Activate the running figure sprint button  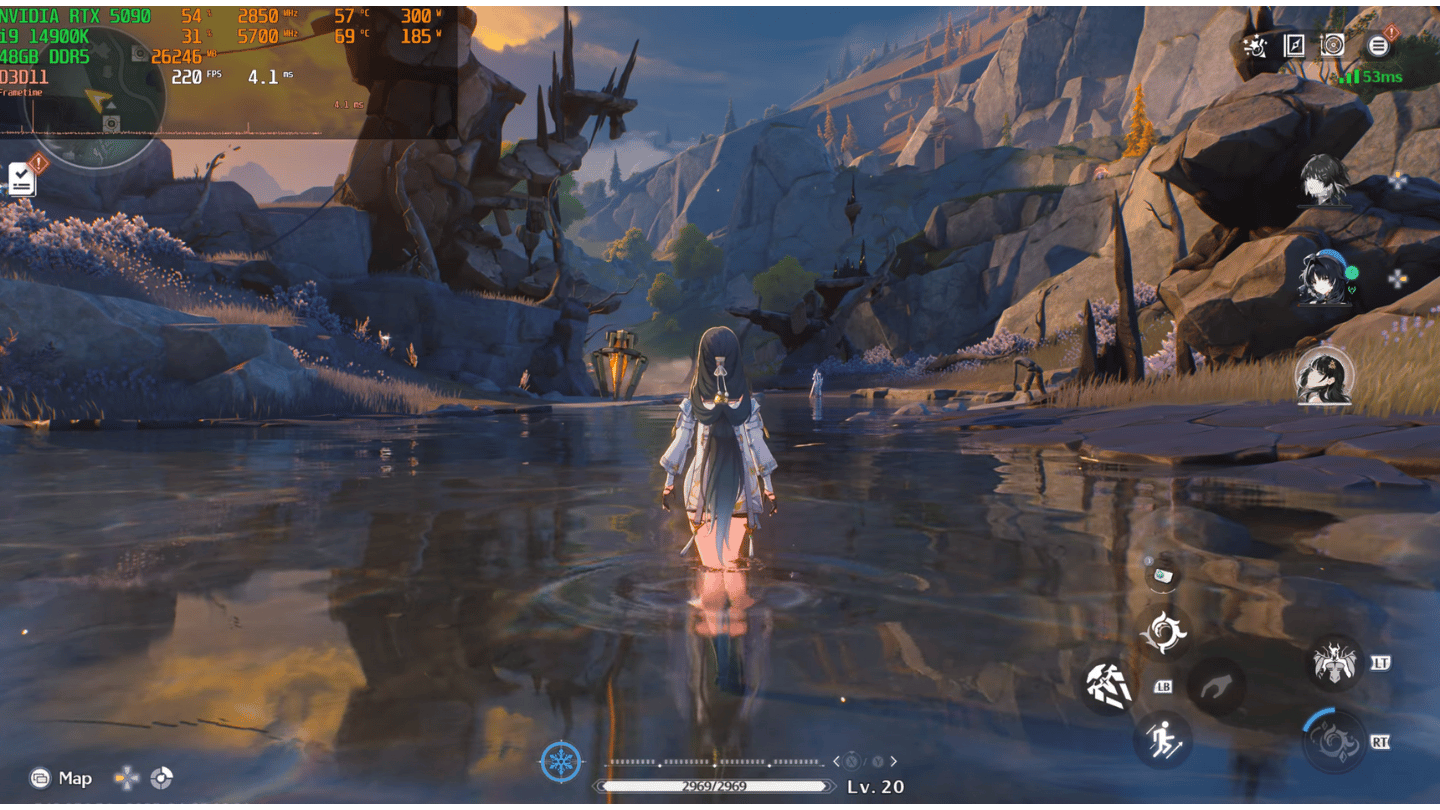[1163, 740]
